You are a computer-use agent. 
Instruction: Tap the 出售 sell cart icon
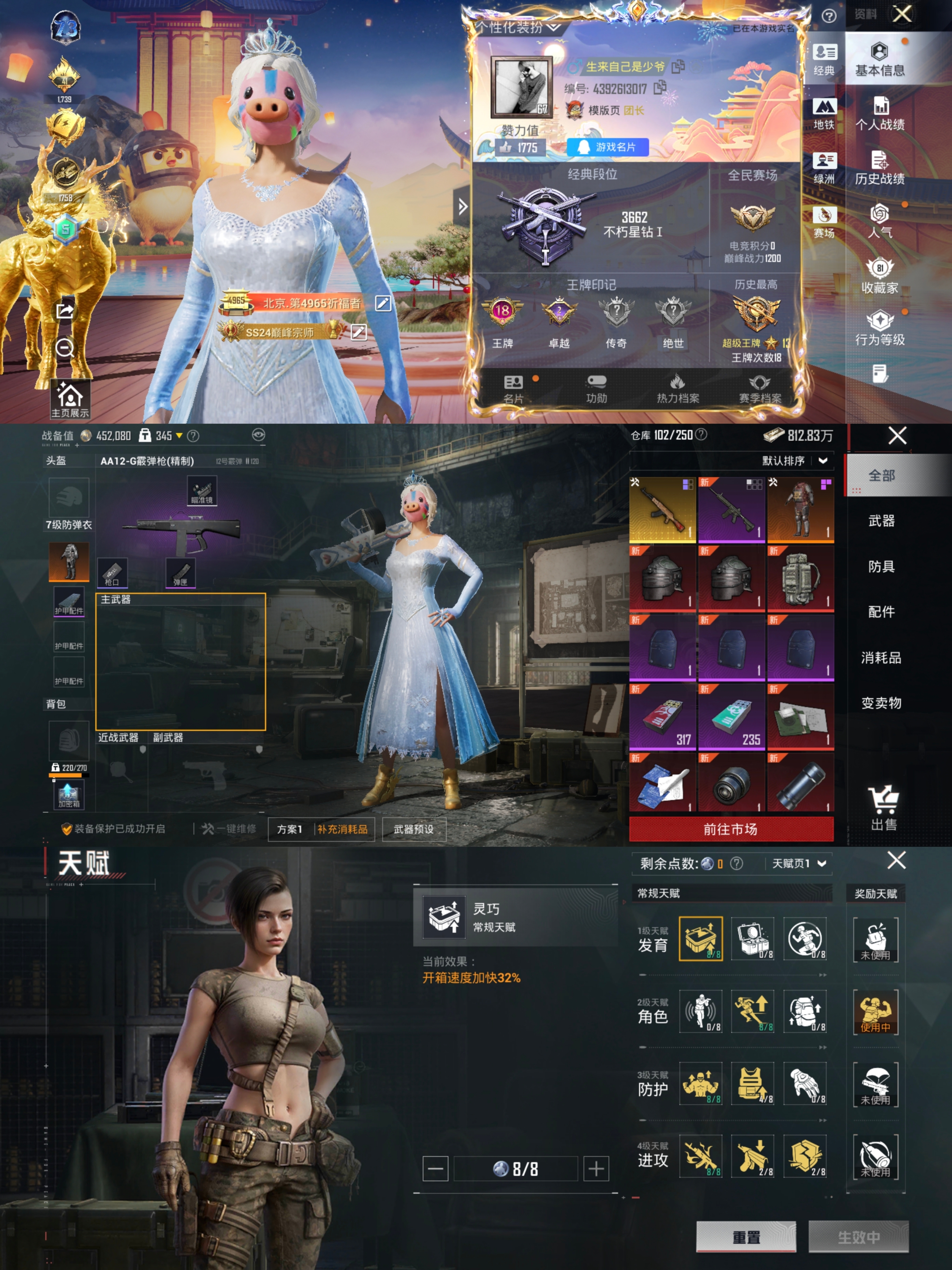883,807
